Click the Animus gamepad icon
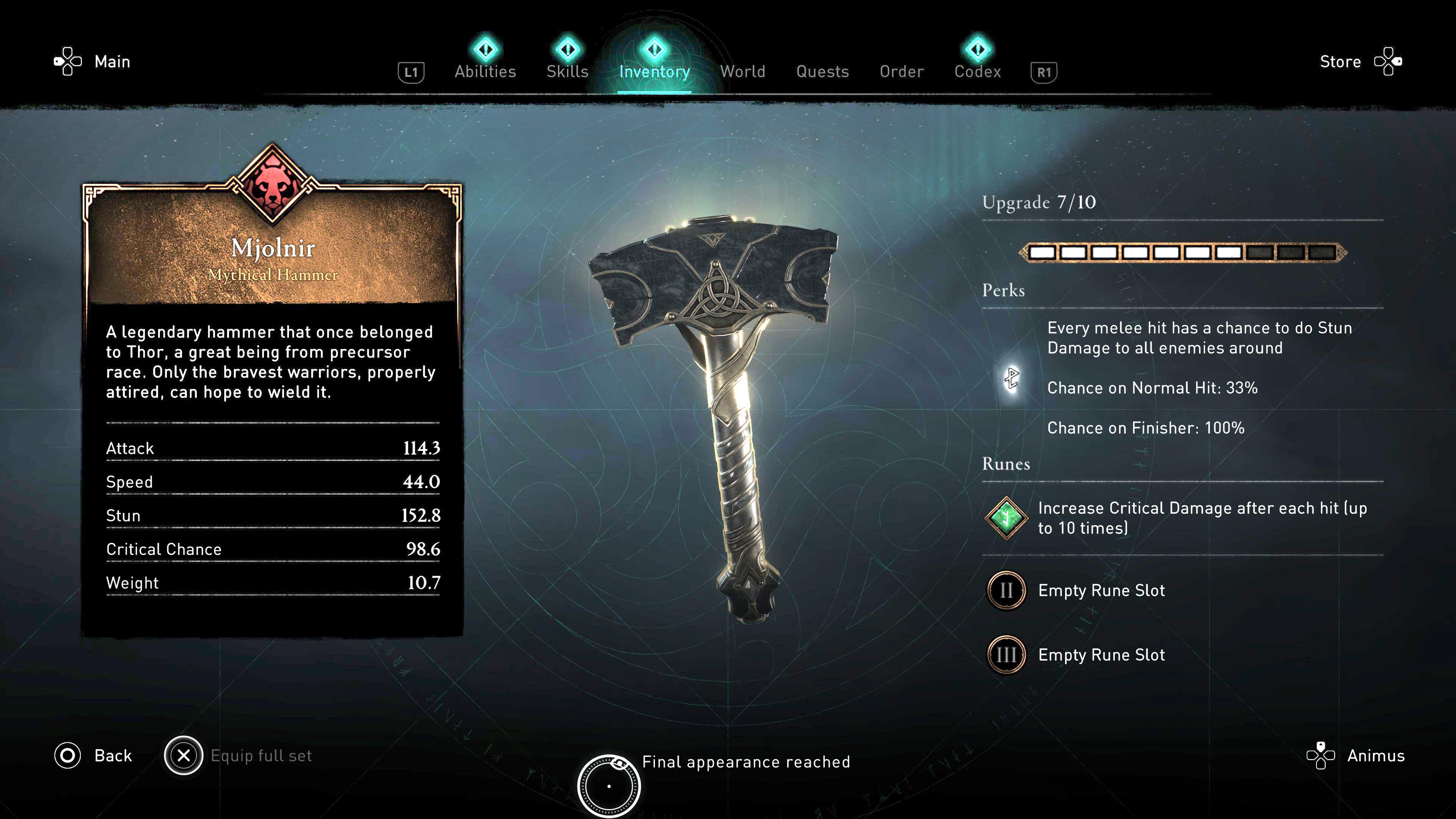Image resolution: width=1456 pixels, height=819 pixels. click(1321, 755)
